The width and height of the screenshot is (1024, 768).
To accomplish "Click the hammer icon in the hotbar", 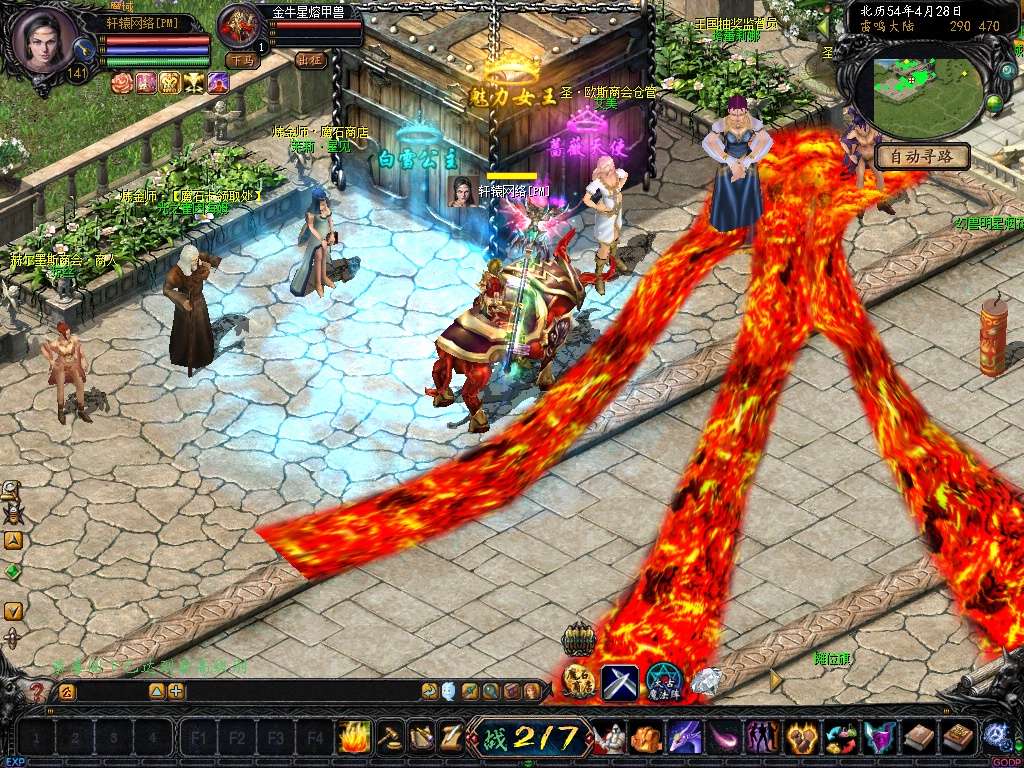I will click(x=389, y=737).
